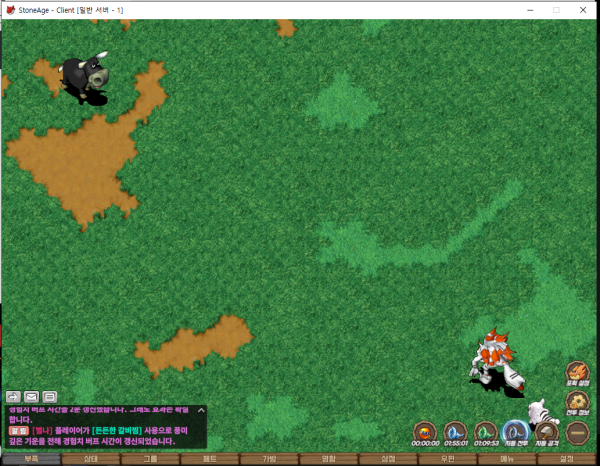
Task: Close the StoneAge client window
Action: tap(584, 9)
